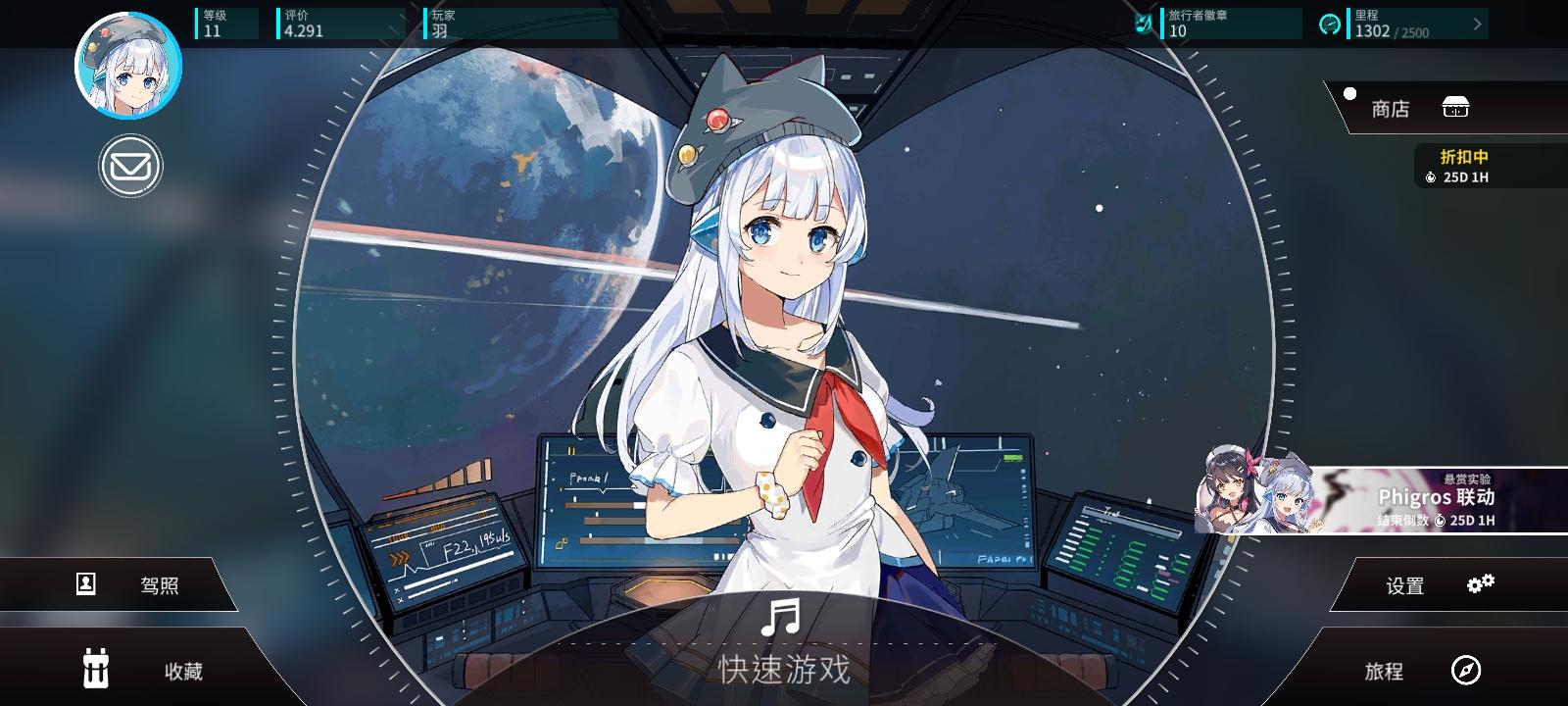The height and width of the screenshot is (706, 1568).
Task: Open the mail inbox icon
Action: [x=130, y=165]
